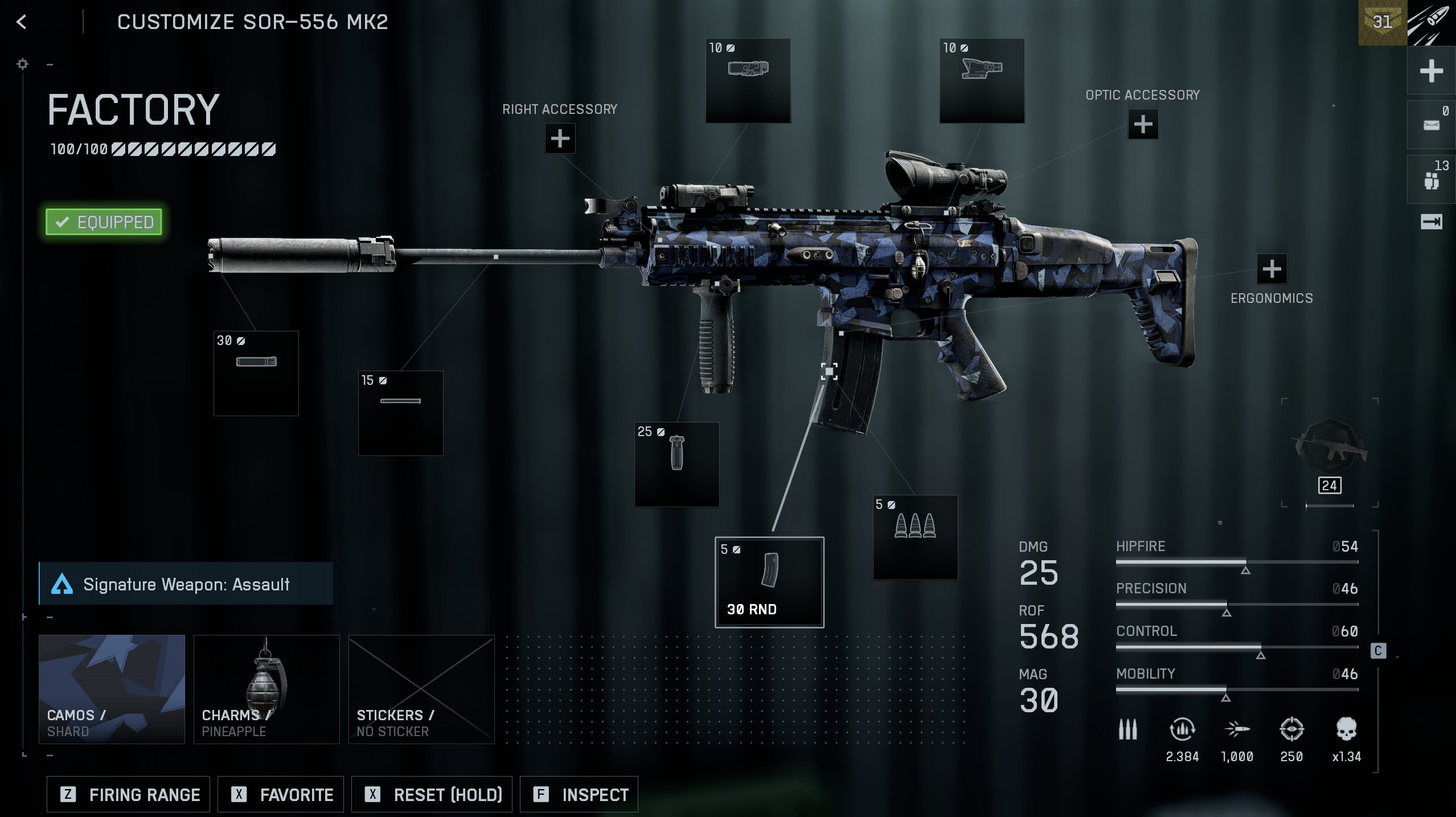Open the top laser accessory slot
Screen dimensions: 1456x817
(x=748, y=80)
